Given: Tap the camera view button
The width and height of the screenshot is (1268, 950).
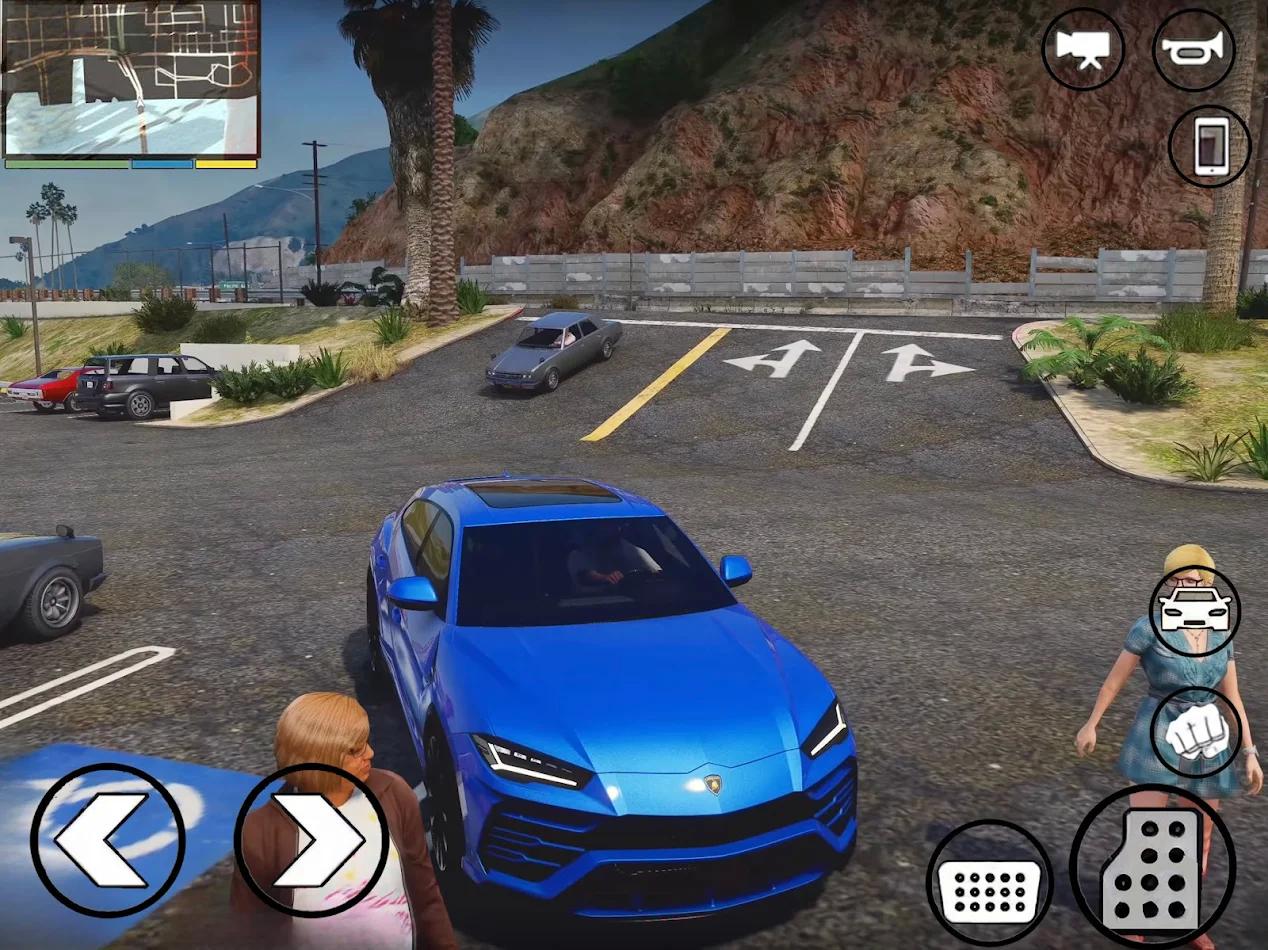Looking at the screenshot, I should click(x=1082, y=49).
